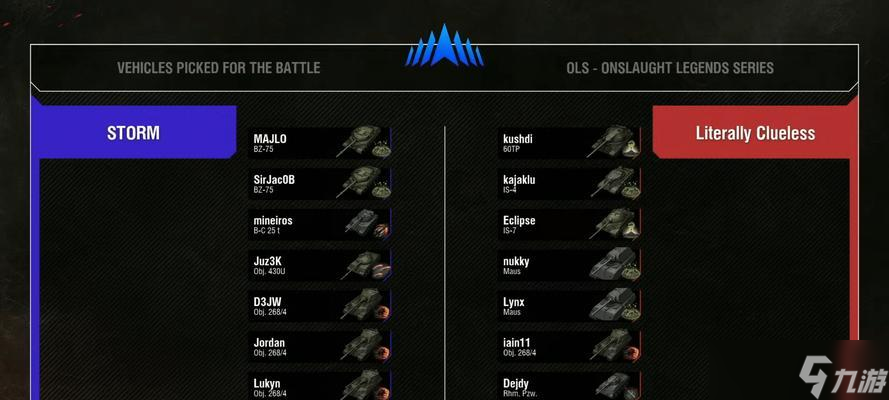Pick nukky's Maus row
Viewport: 889px width, 400px height.
(x=569, y=265)
